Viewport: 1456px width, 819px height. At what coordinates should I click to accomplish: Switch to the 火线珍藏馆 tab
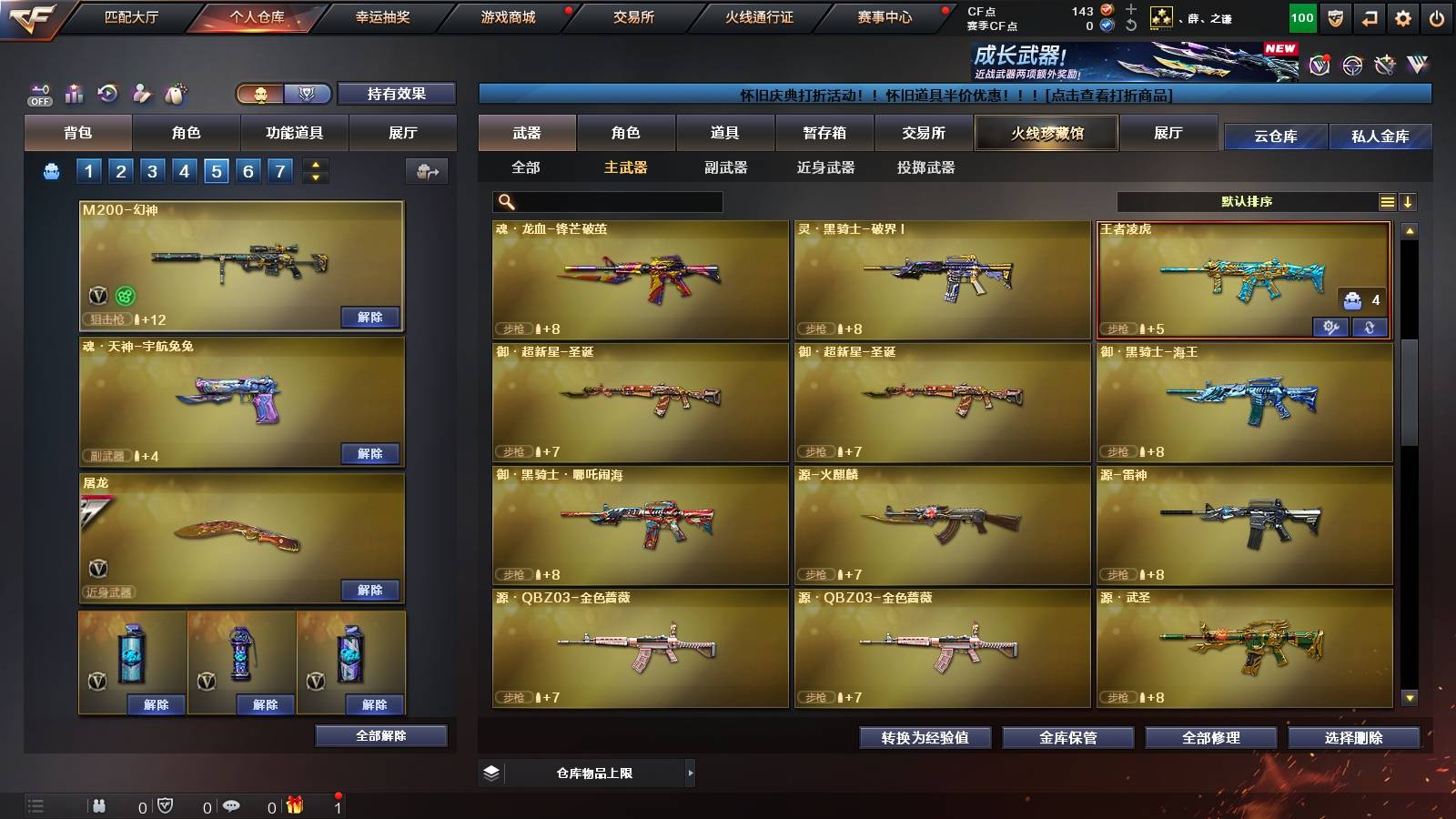[x=1046, y=133]
